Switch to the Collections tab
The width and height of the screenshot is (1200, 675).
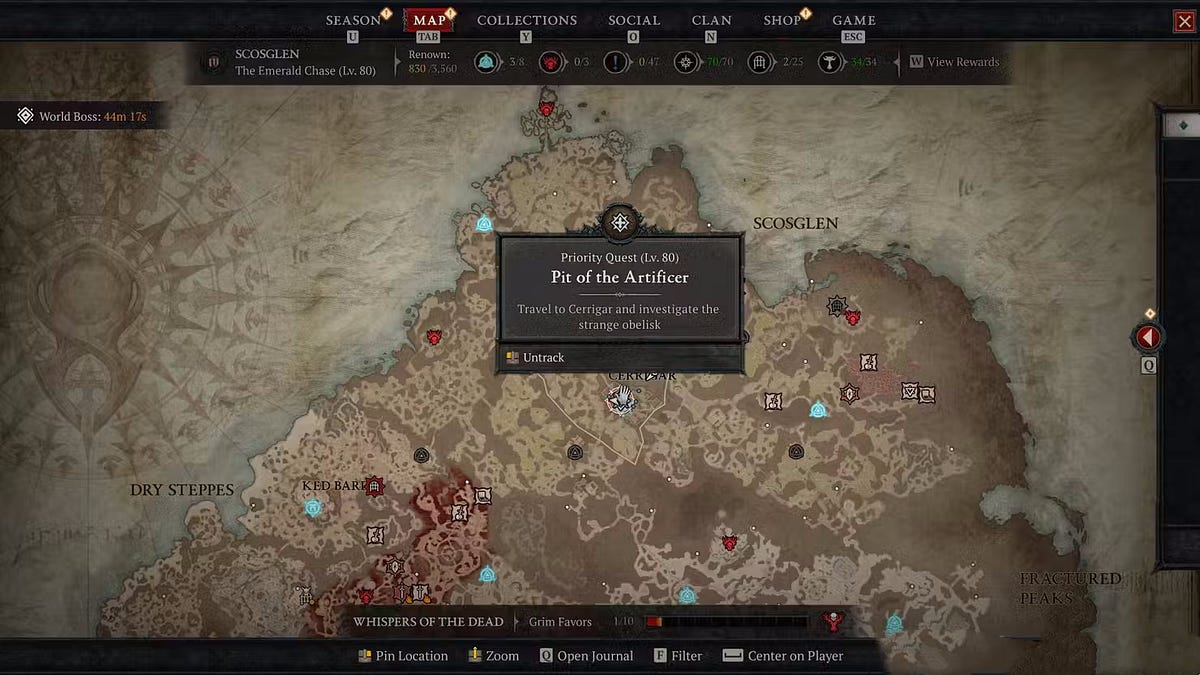tap(526, 20)
